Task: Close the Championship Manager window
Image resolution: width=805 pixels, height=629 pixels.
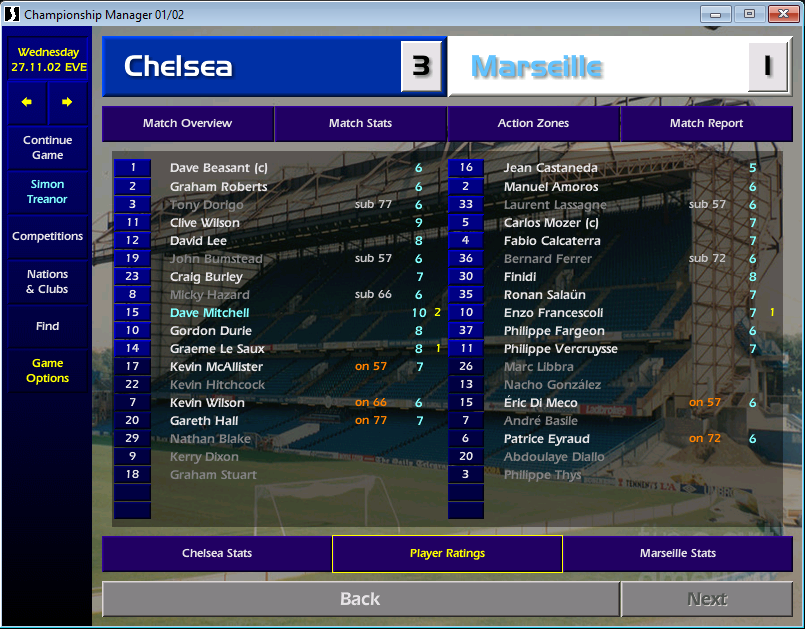Action: click(x=777, y=14)
